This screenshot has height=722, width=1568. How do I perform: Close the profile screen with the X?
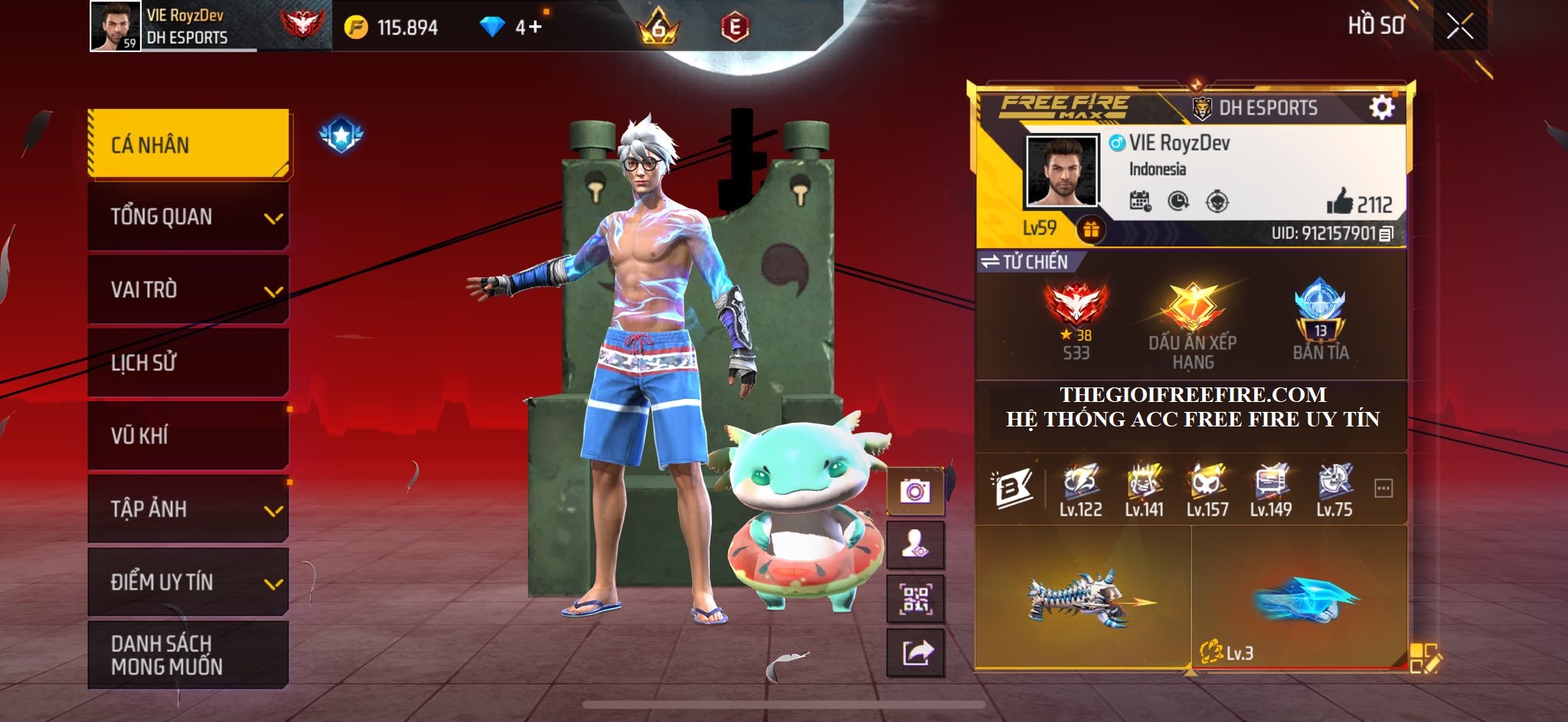1459,28
